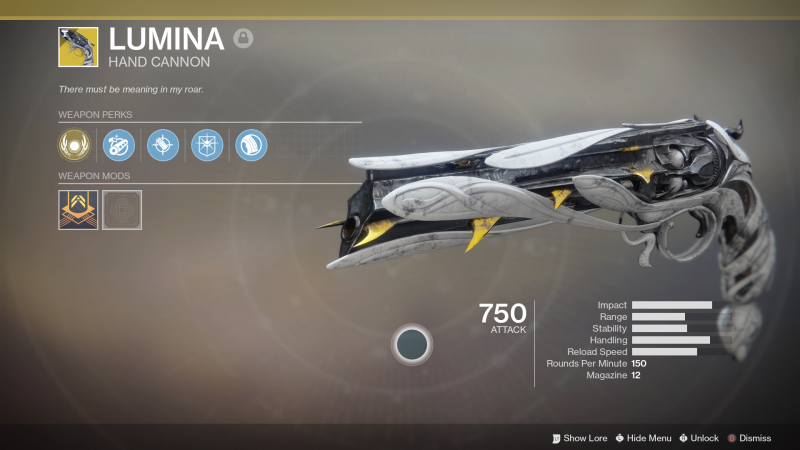Choose the starburst shield trait perk
Screen dimensions: 800x450
[206, 146]
